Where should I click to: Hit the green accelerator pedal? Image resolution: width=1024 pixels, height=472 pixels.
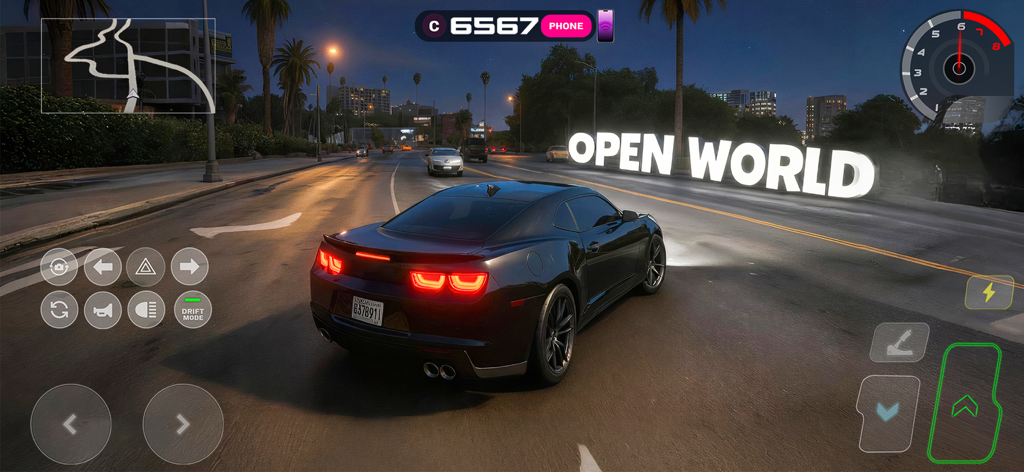(964, 404)
